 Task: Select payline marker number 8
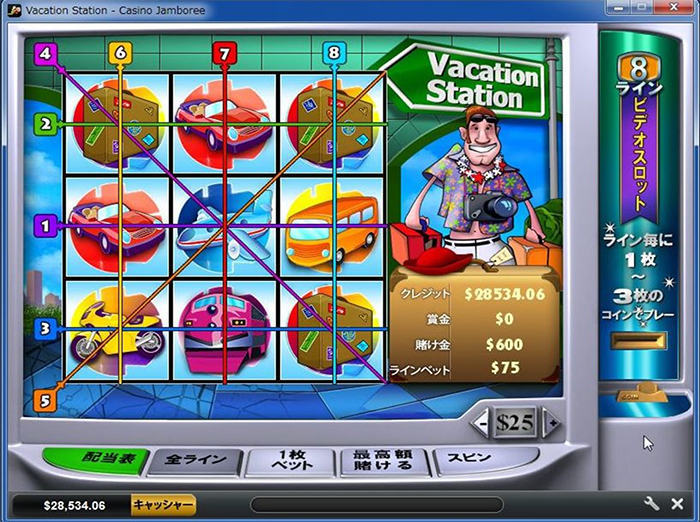click(x=334, y=52)
